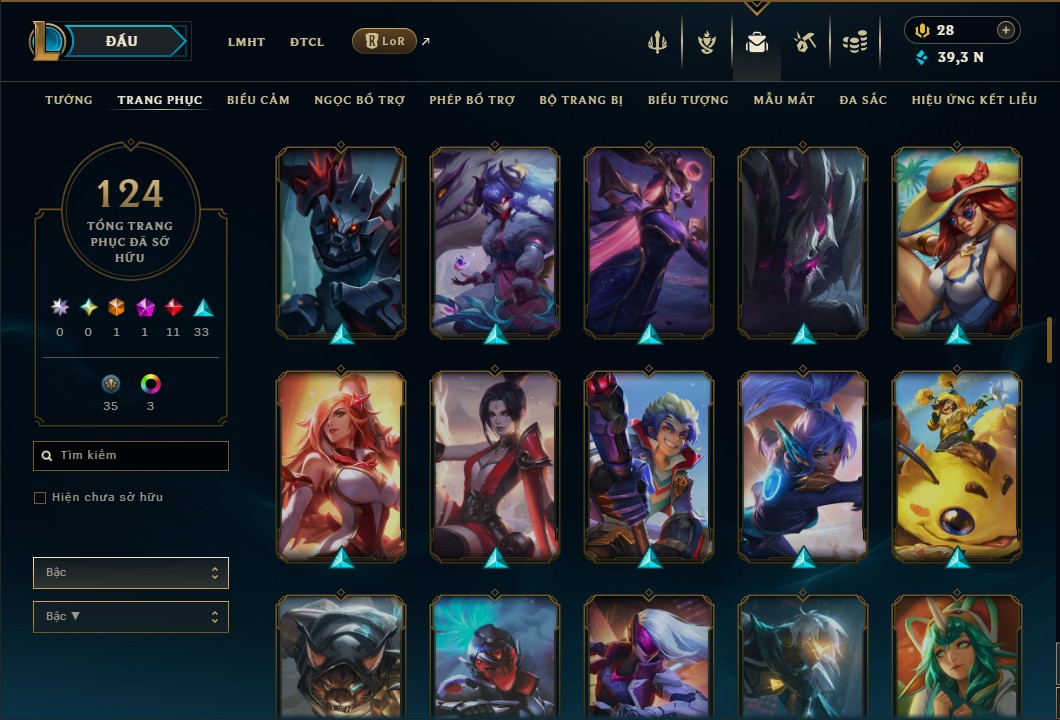Switch to the ĐTCL game tab
The height and width of the screenshot is (720, 1060).
click(307, 42)
